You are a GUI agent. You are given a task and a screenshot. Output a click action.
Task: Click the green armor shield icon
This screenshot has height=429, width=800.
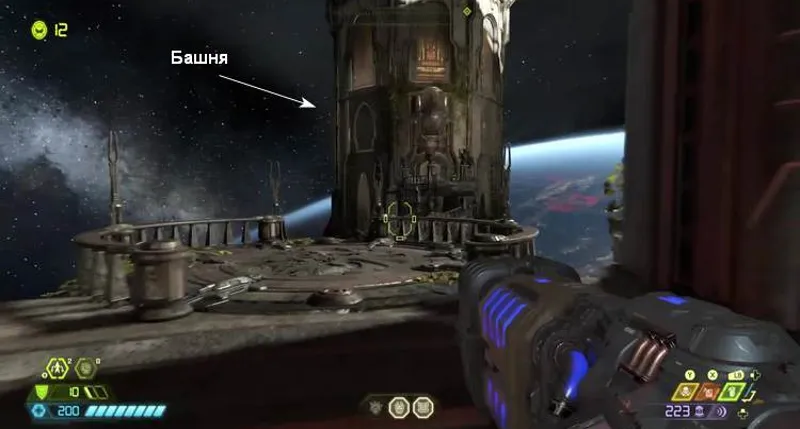click(x=42, y=392)
